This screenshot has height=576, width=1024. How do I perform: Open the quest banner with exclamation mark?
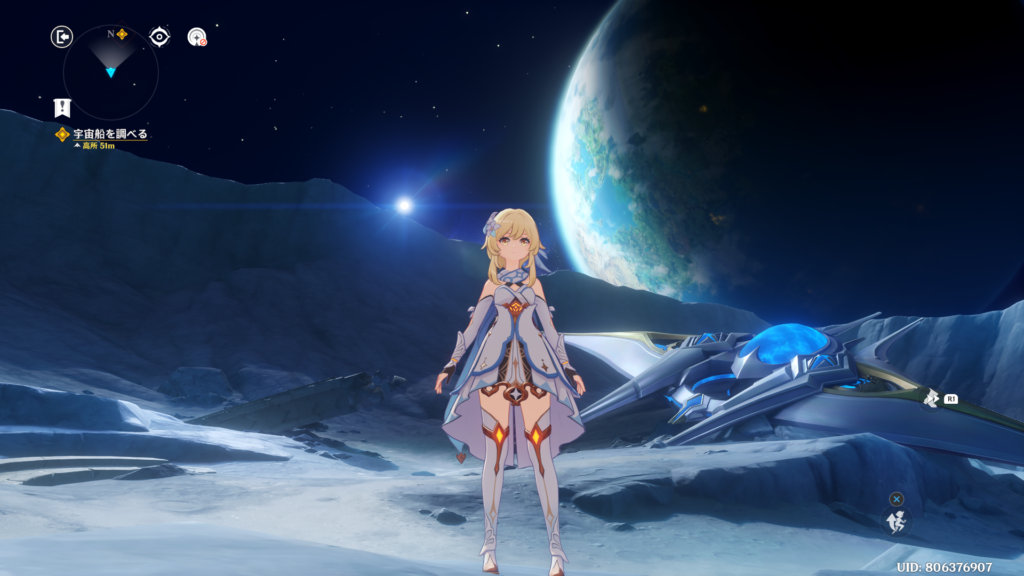click(x=62, y=108)
